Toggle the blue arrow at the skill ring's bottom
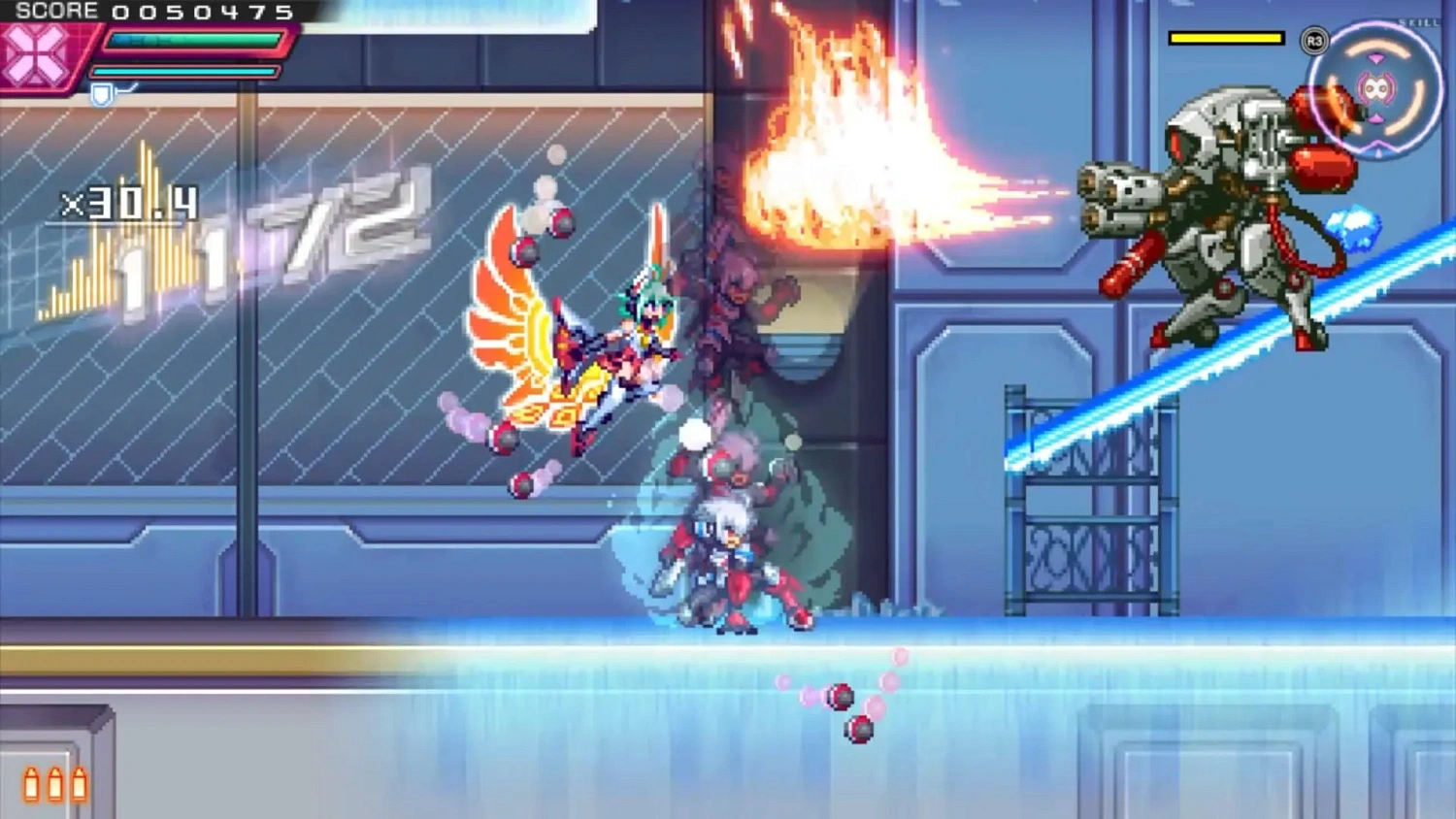1456x819 pixels. coord(1379,151)
